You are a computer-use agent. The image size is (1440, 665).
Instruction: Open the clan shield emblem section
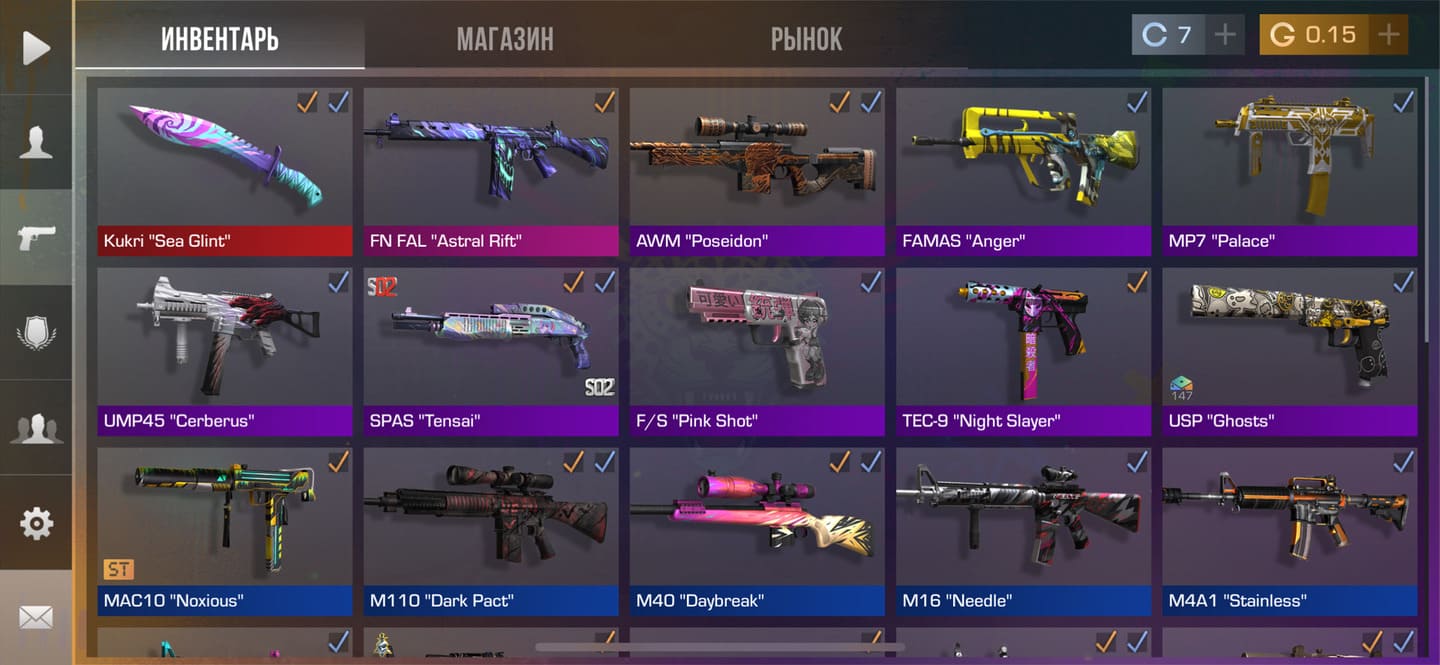36,333
